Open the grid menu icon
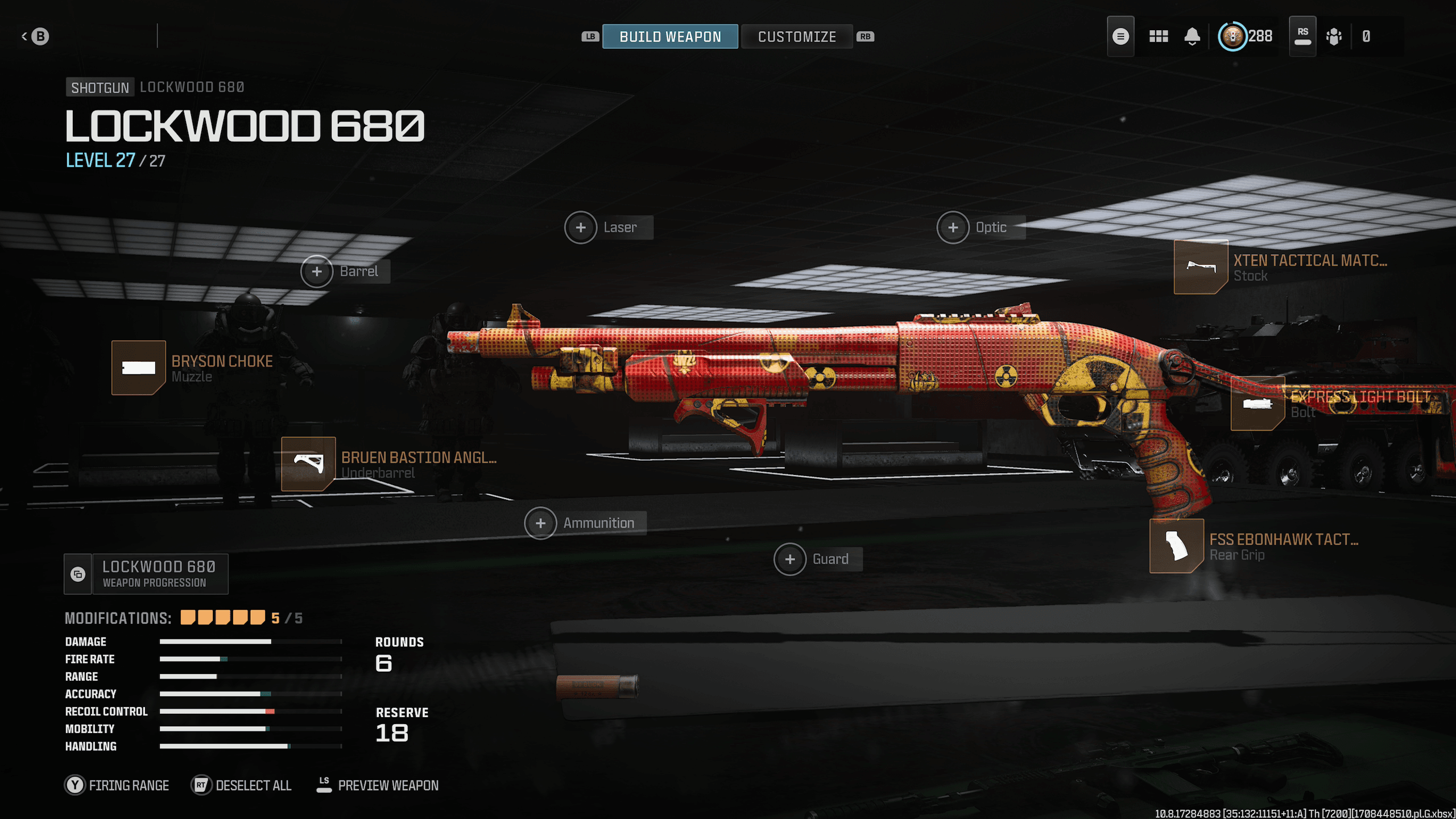This screenshot has height=819, width=1456. [x=1159, y=37]
